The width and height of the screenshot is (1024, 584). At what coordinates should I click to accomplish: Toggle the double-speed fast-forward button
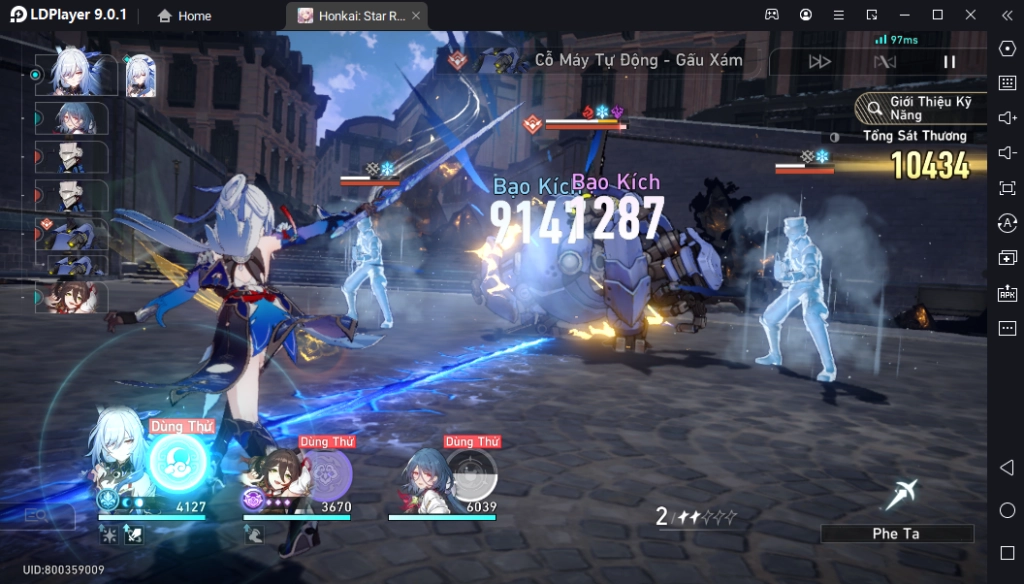[x=820, y=61]
